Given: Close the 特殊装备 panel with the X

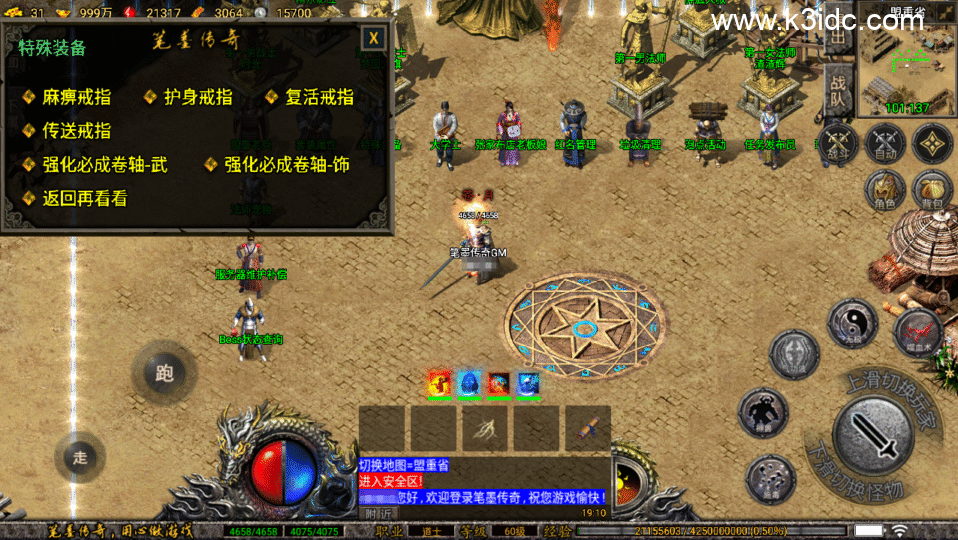Looking at the screenshot, I should click(x=373, y=39).
